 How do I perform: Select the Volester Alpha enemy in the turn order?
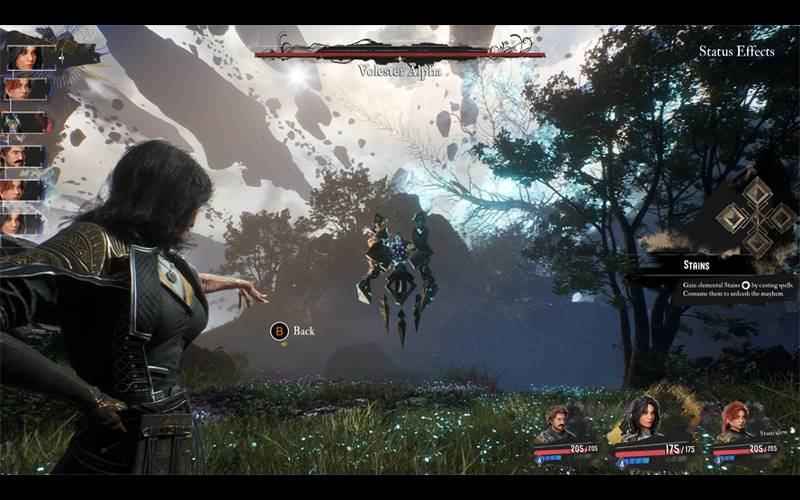[25, 122]
